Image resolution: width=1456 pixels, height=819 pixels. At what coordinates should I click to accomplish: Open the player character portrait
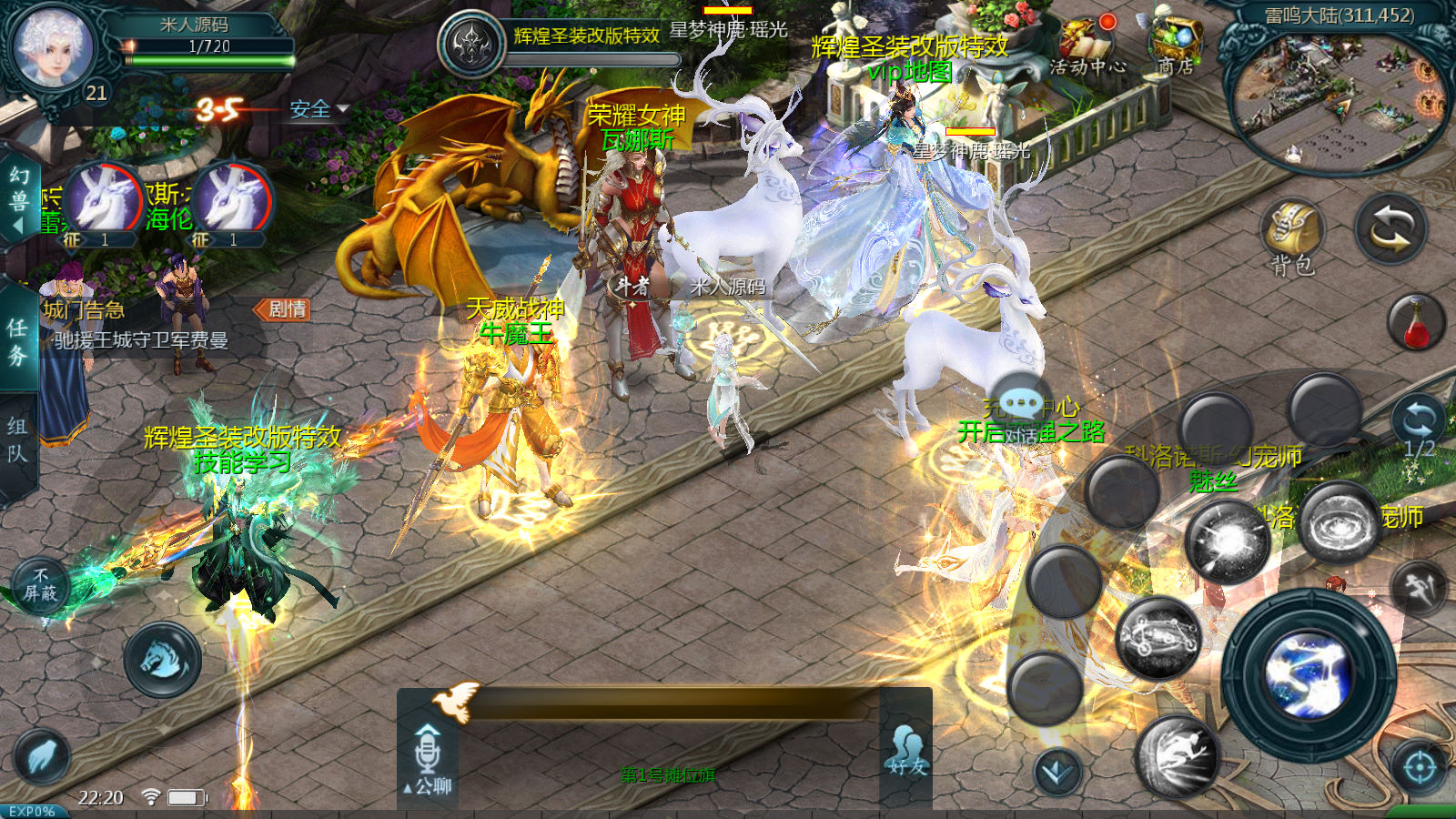tap(53, 47)
